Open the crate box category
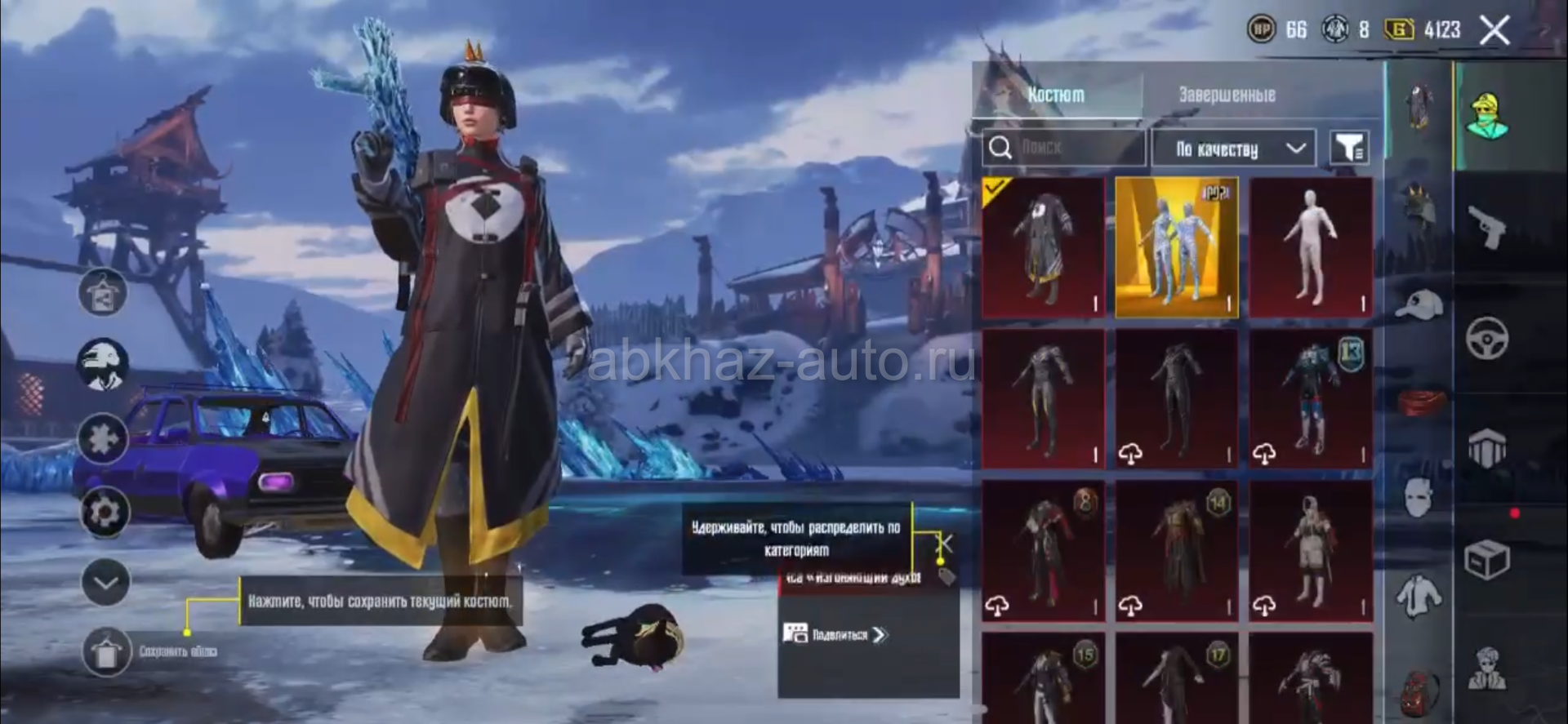Viewport: 1568px width, 724px height. [1487, 559]
